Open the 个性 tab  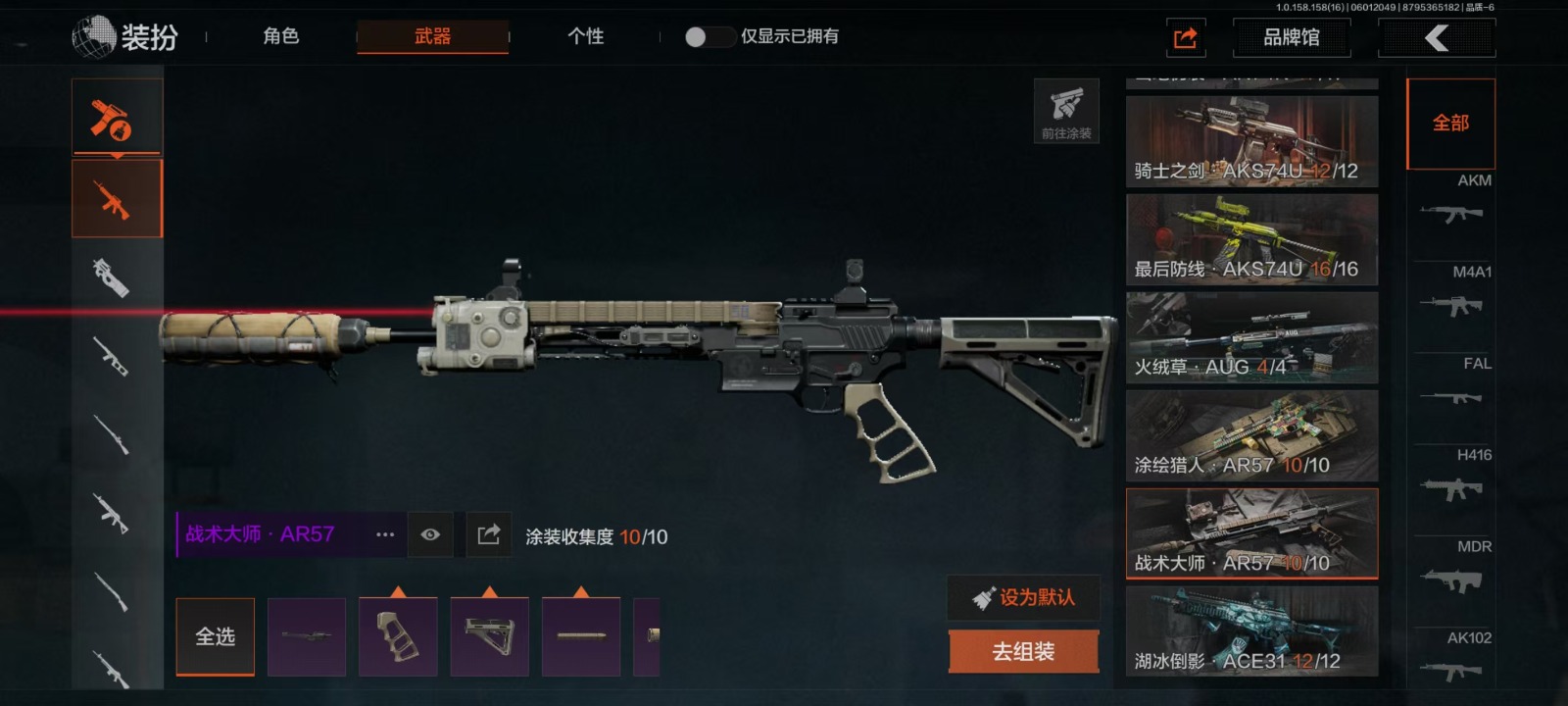[x=585, y=36]
